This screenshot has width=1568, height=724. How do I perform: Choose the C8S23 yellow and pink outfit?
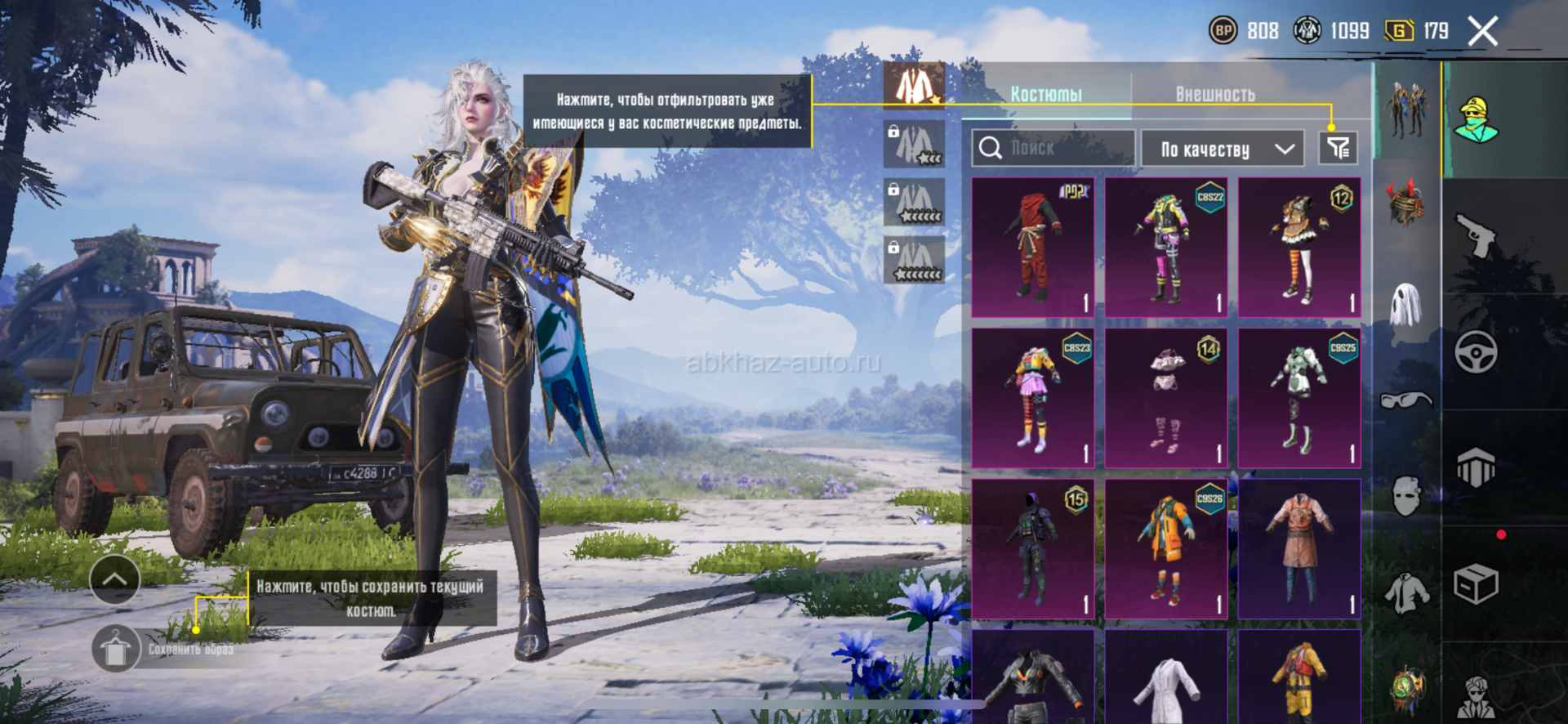[x=1033, y=398]
